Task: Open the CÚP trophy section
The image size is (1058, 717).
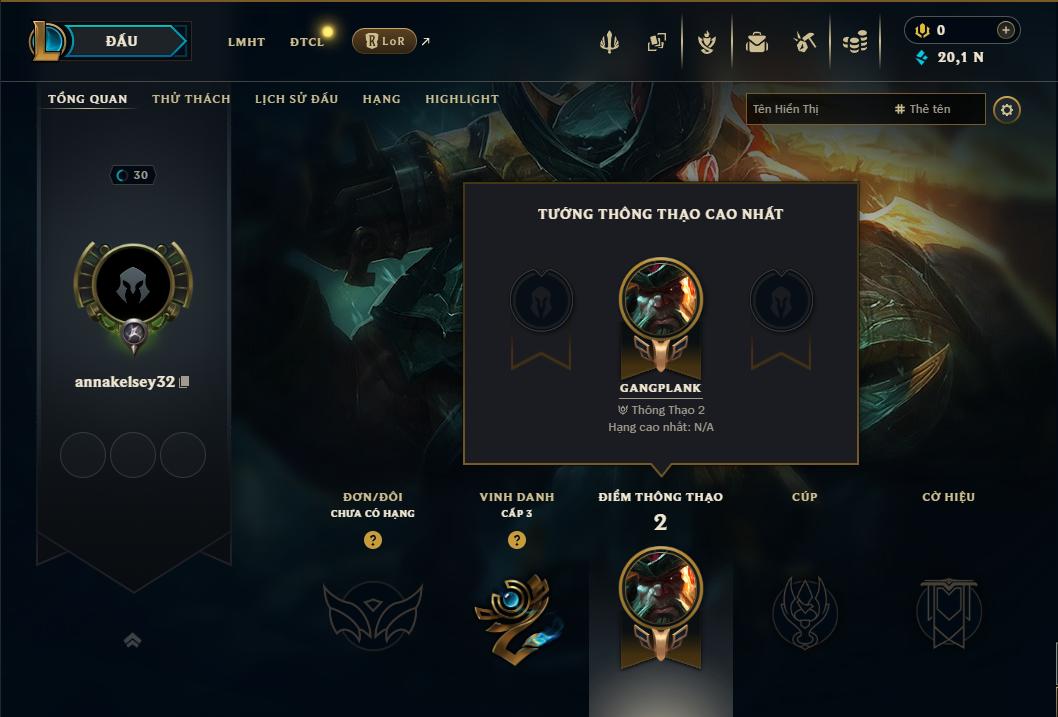Action: click(x=804, y=610)
